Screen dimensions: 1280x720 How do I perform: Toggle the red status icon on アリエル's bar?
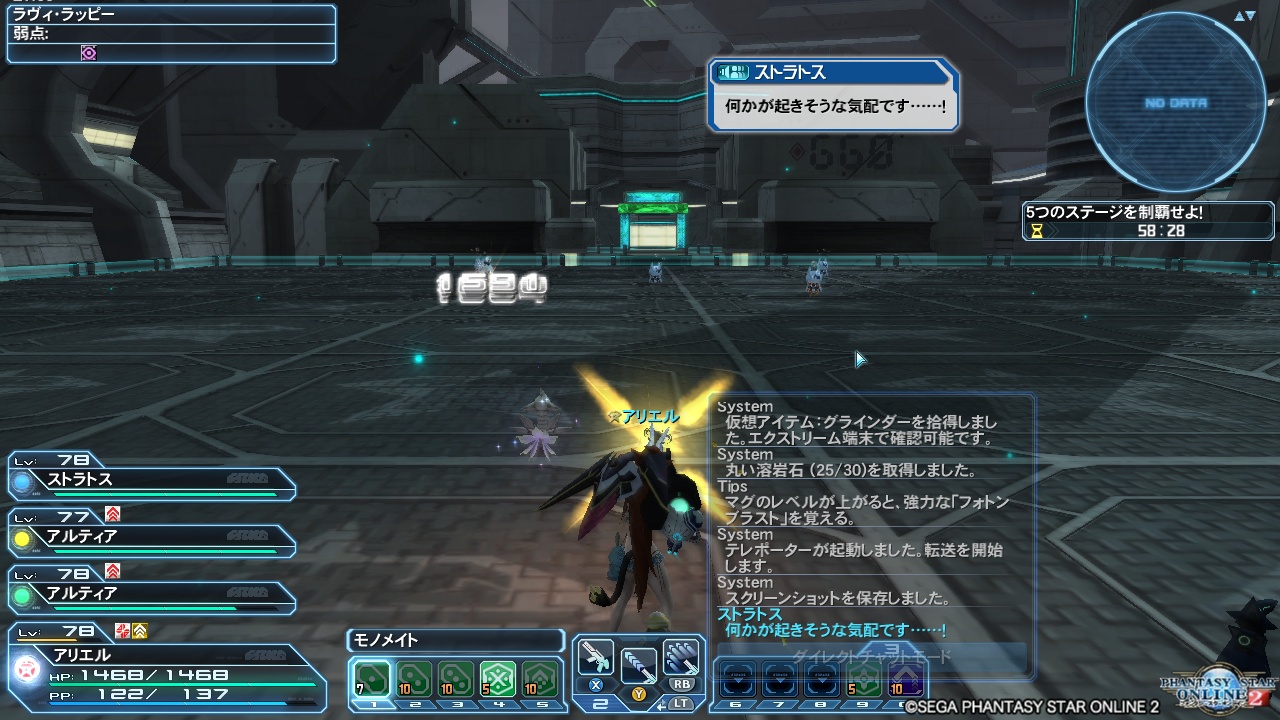click(x=122, y=631)
